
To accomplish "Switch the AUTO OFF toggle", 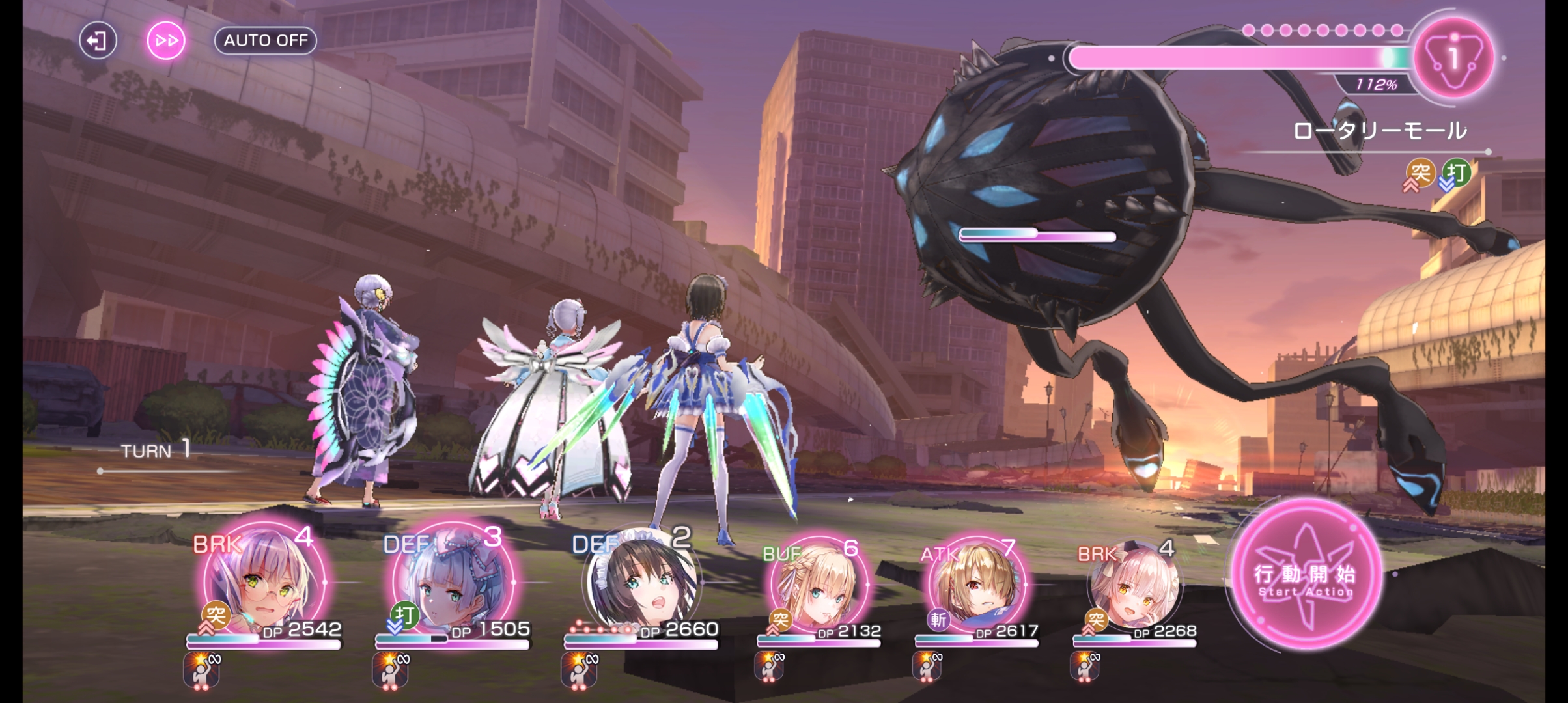I will (x=266, y=40).
